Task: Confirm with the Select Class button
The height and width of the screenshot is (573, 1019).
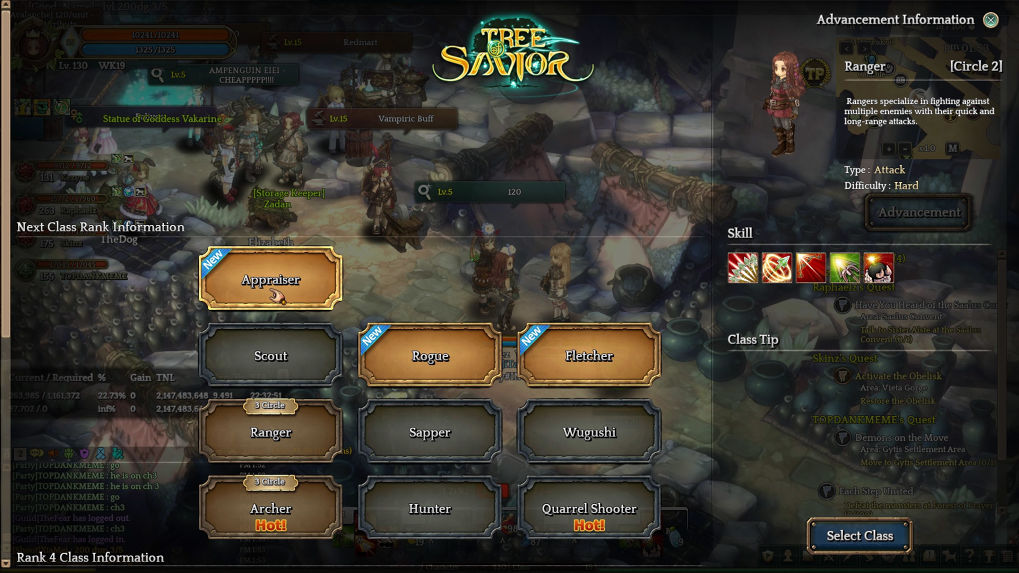Action: coord(859,536)
